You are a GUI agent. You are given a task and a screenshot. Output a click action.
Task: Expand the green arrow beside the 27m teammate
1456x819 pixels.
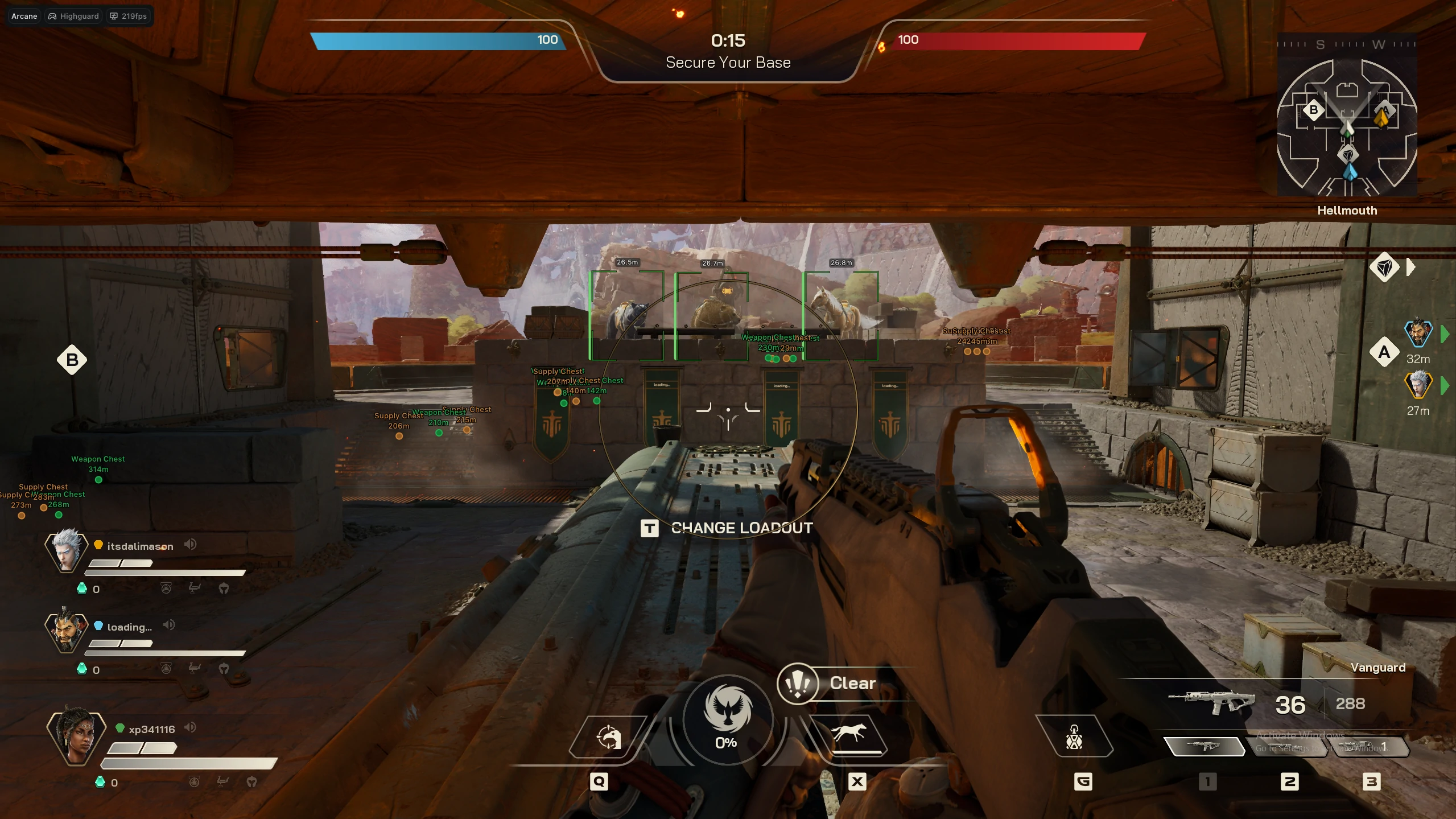[1446, 385]
